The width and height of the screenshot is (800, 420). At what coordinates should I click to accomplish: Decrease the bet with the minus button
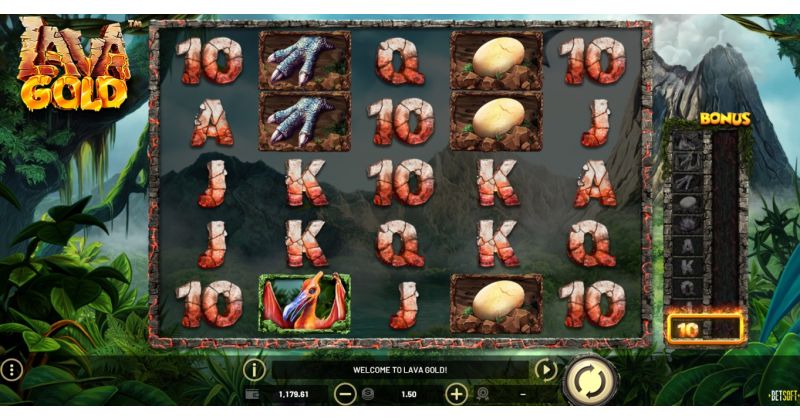(x=345, y=394)
